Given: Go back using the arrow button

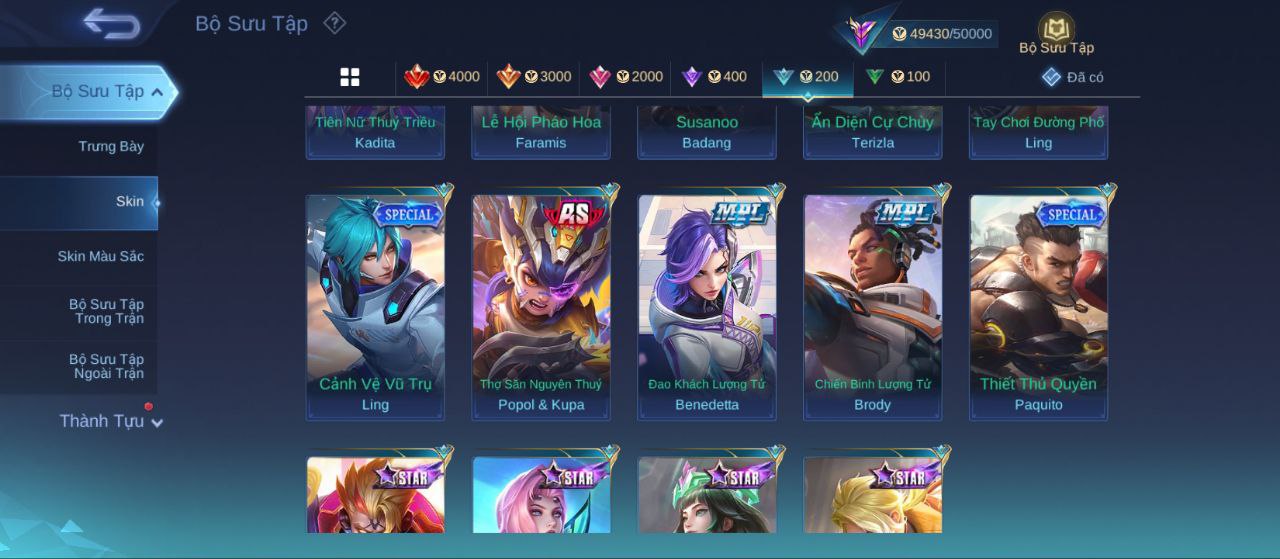Looking at the screenshot, I should 111,23.
